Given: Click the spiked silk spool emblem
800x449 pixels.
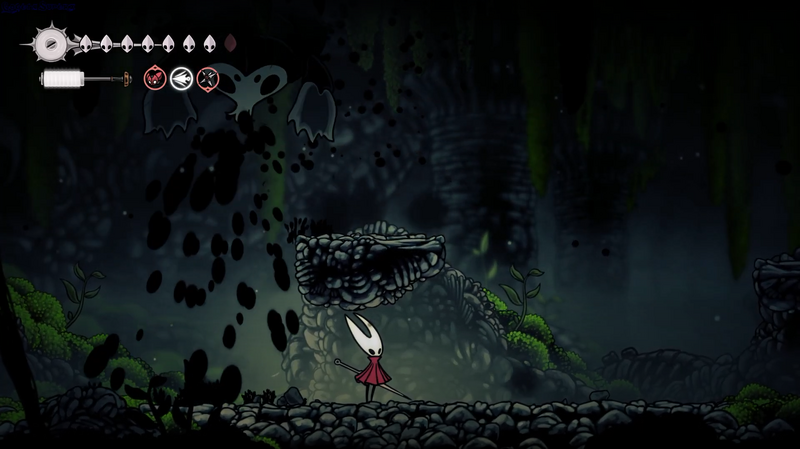Looking at the screenshot, I should coord(48,43).
